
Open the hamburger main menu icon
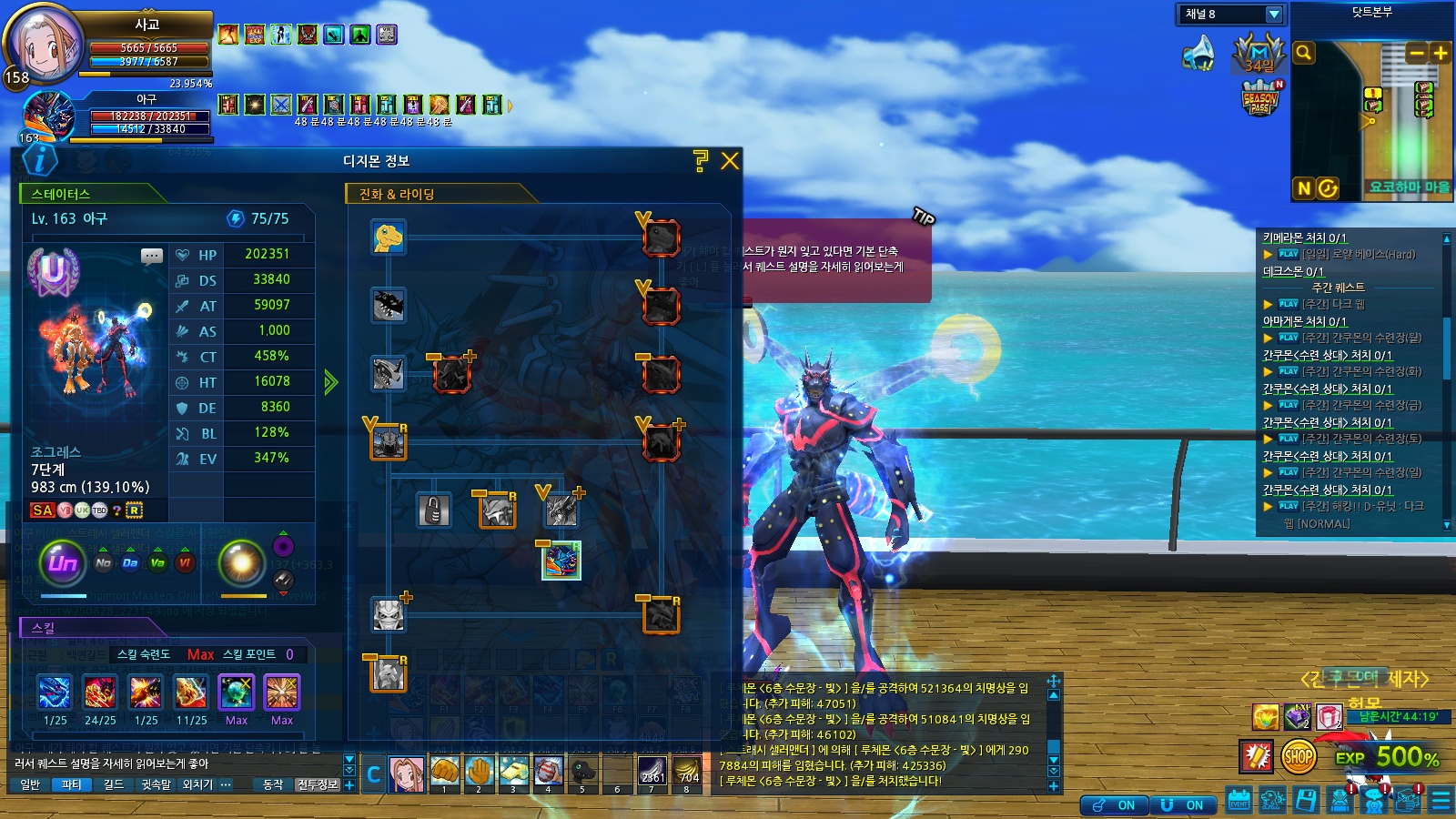(x=1441, y=801)
